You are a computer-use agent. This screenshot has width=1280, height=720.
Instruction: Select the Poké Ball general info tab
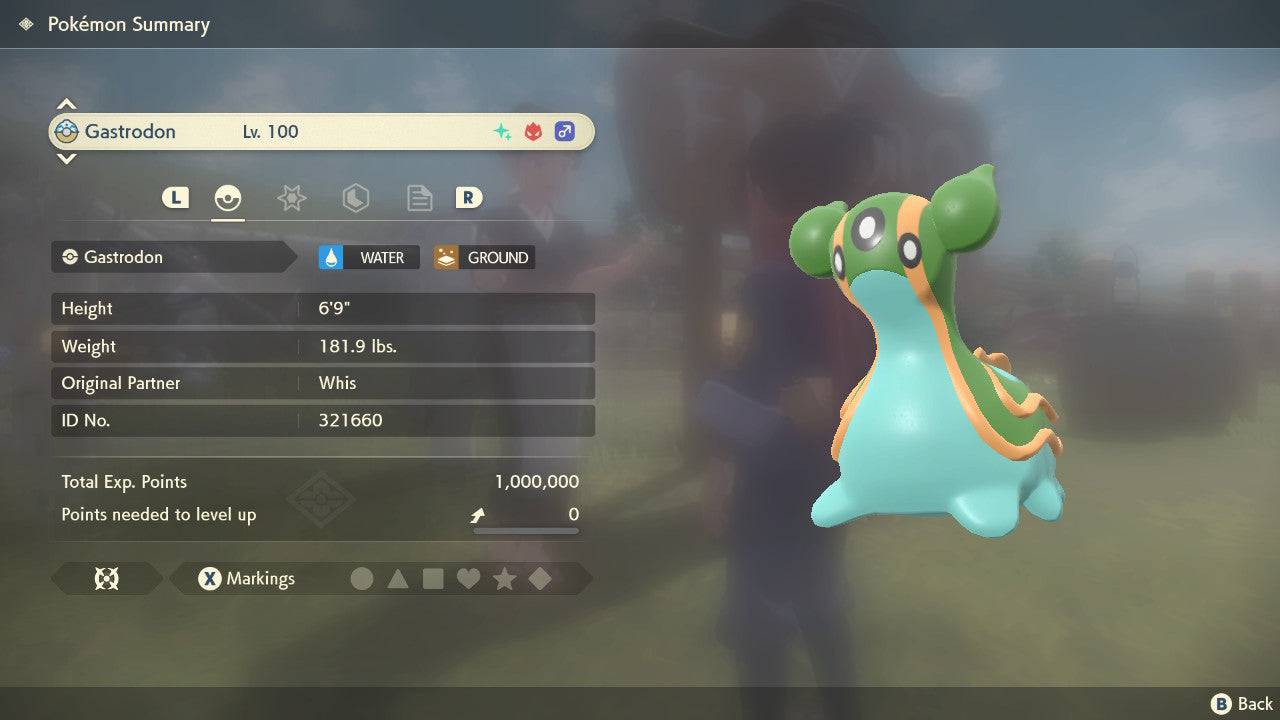(228, 198)
